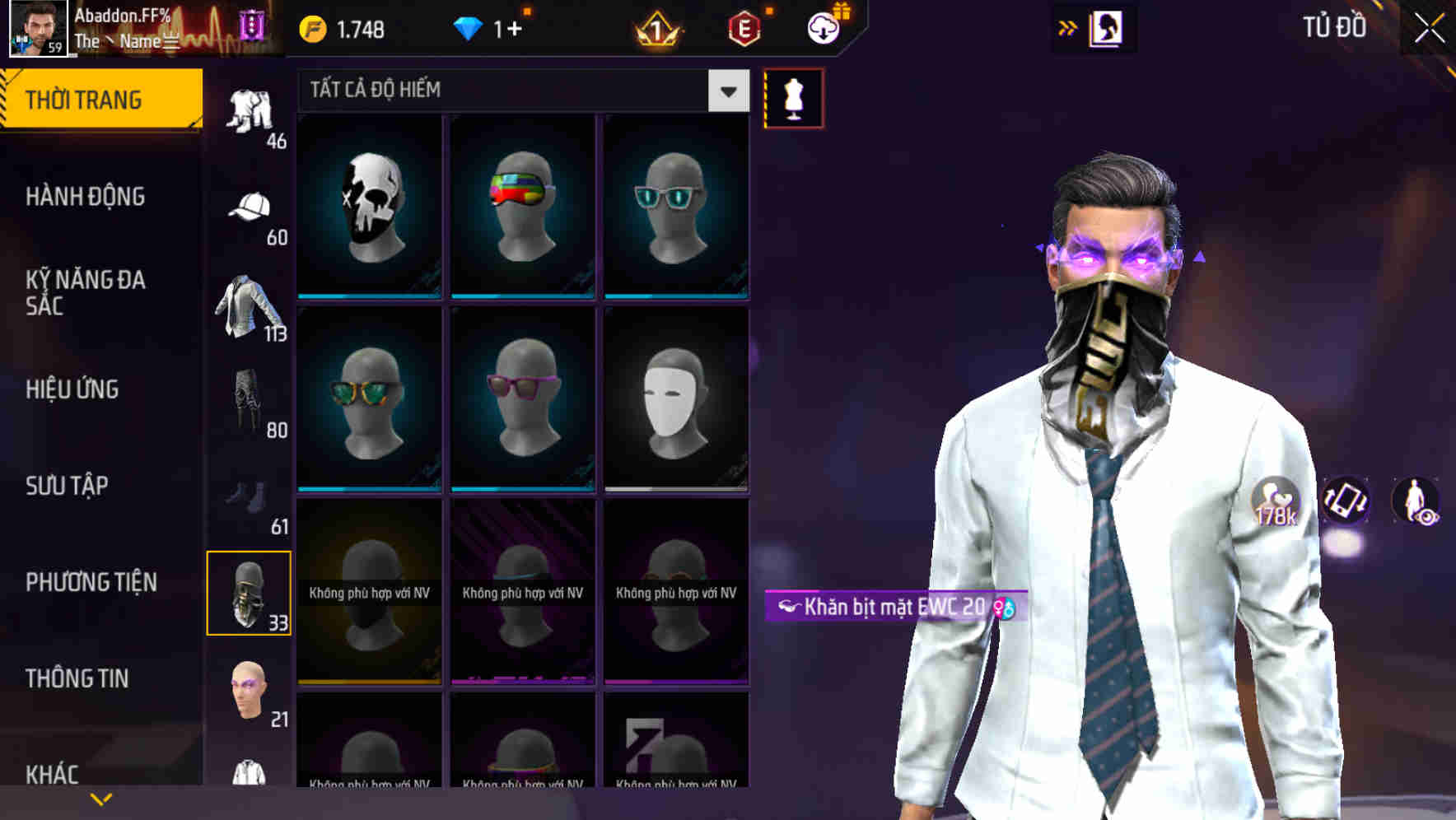
Task: Select the headwear category showing 33 items
Action: coord(250,591)
